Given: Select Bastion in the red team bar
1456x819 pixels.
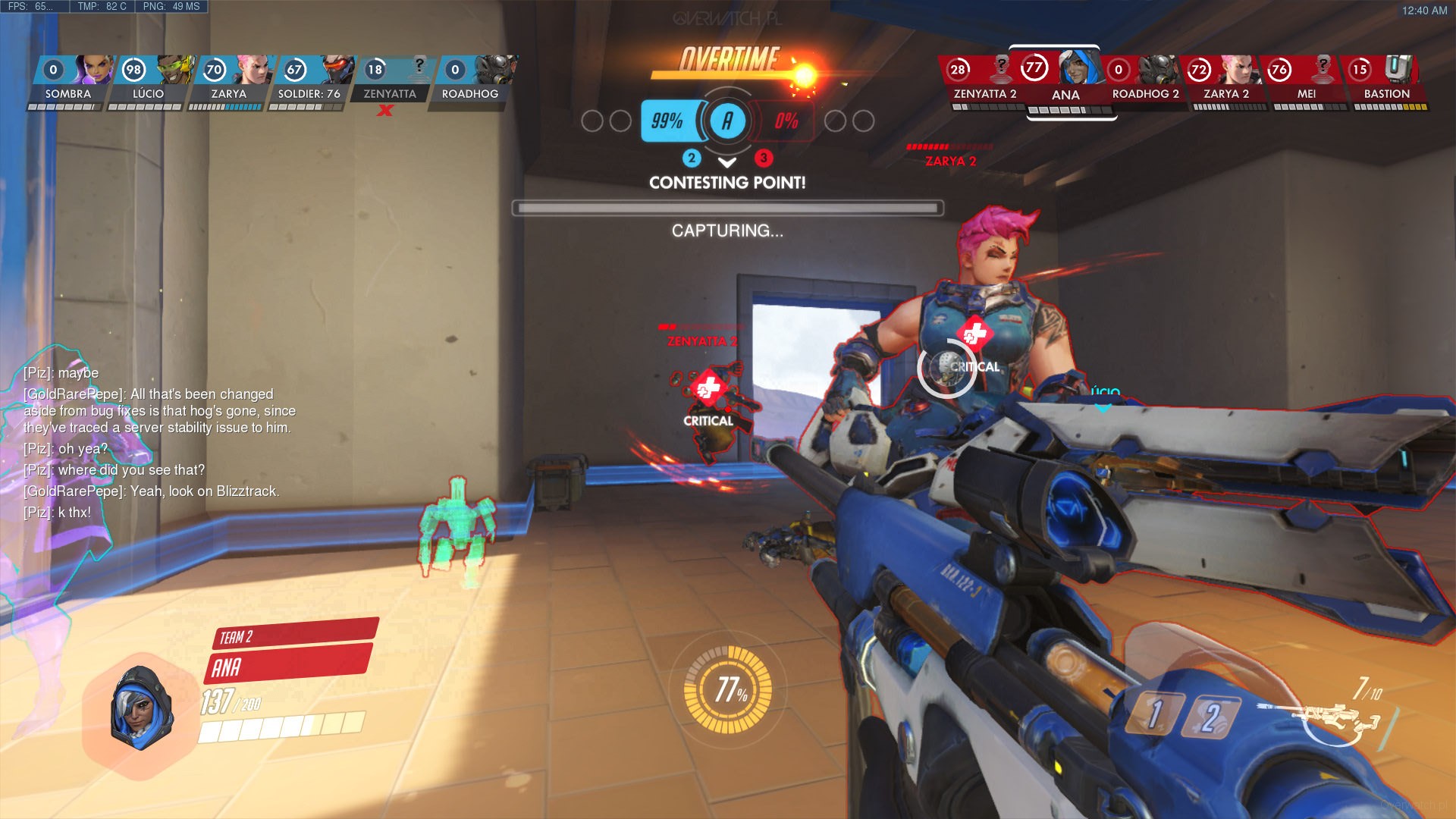Looking at the screenshot, I should [1386, 80].
